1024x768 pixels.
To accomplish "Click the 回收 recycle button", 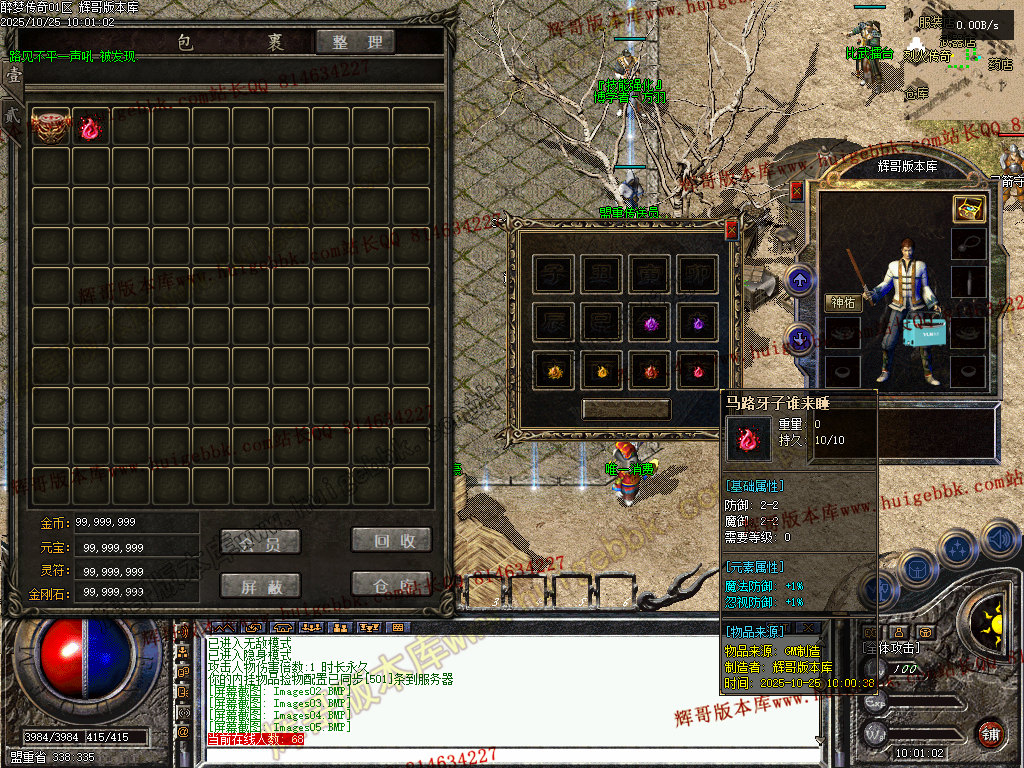I will coord(391,540).
